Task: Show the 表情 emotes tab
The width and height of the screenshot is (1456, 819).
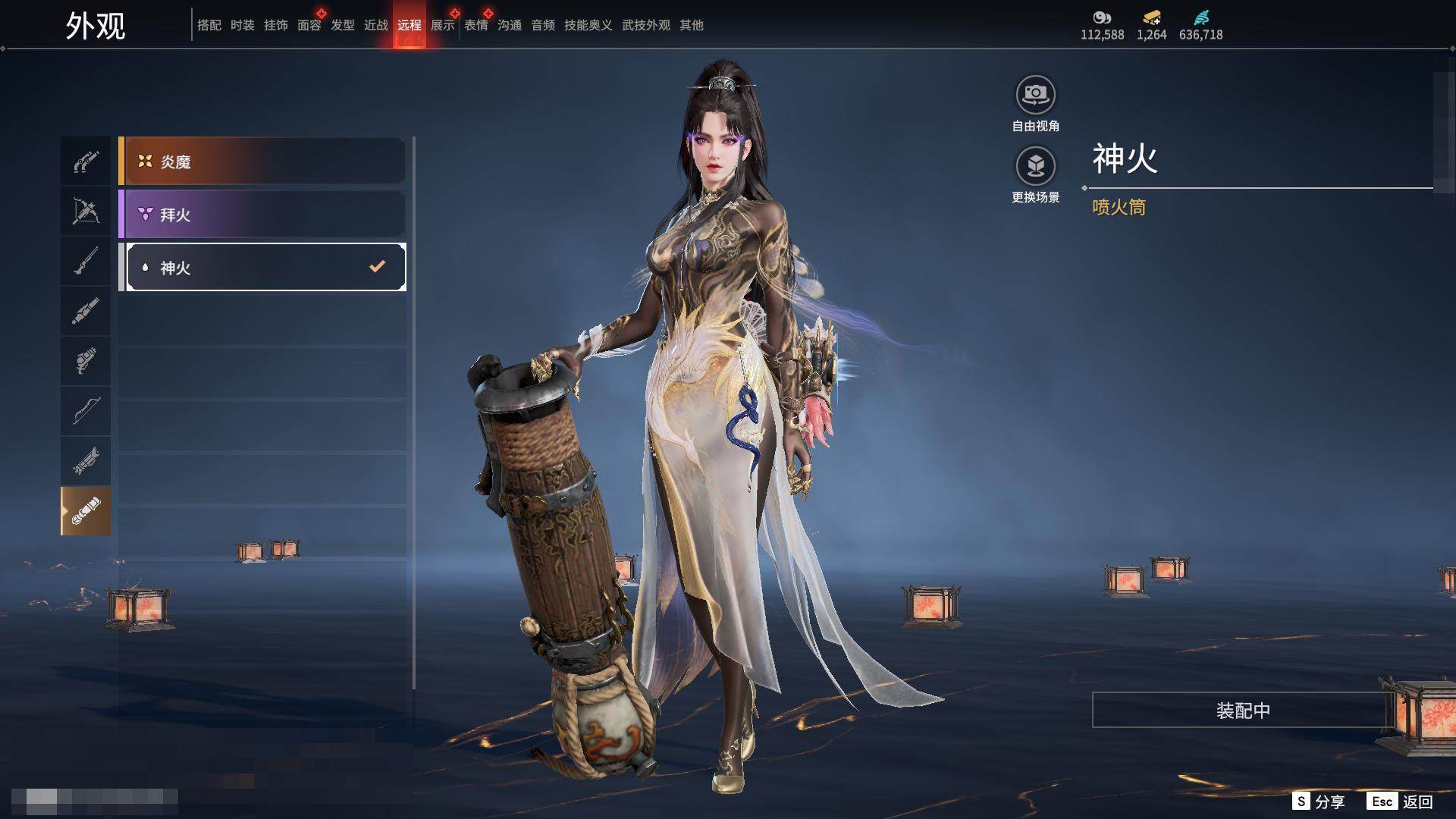Action: 476,25
